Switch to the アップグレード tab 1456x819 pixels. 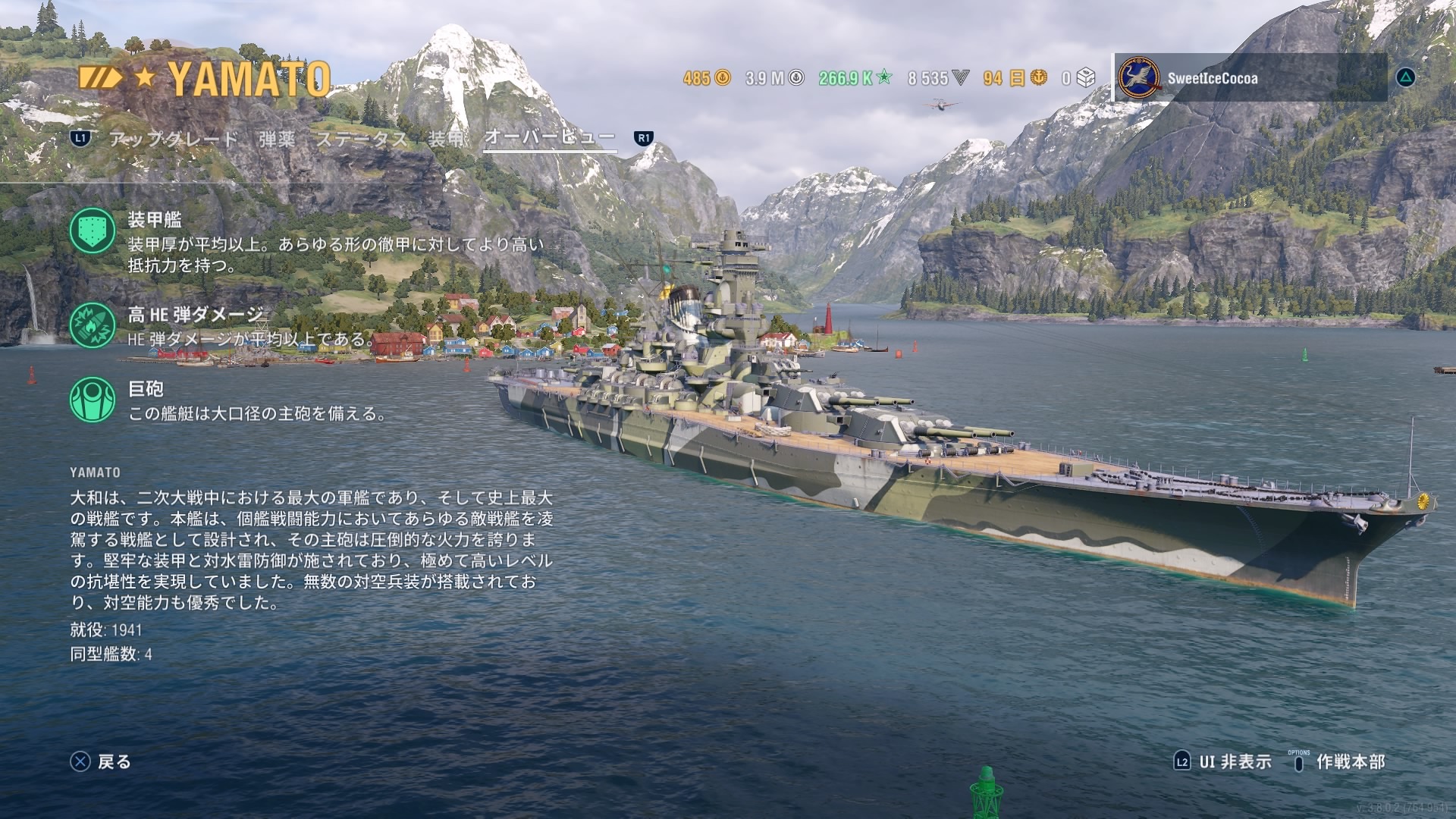174,139
